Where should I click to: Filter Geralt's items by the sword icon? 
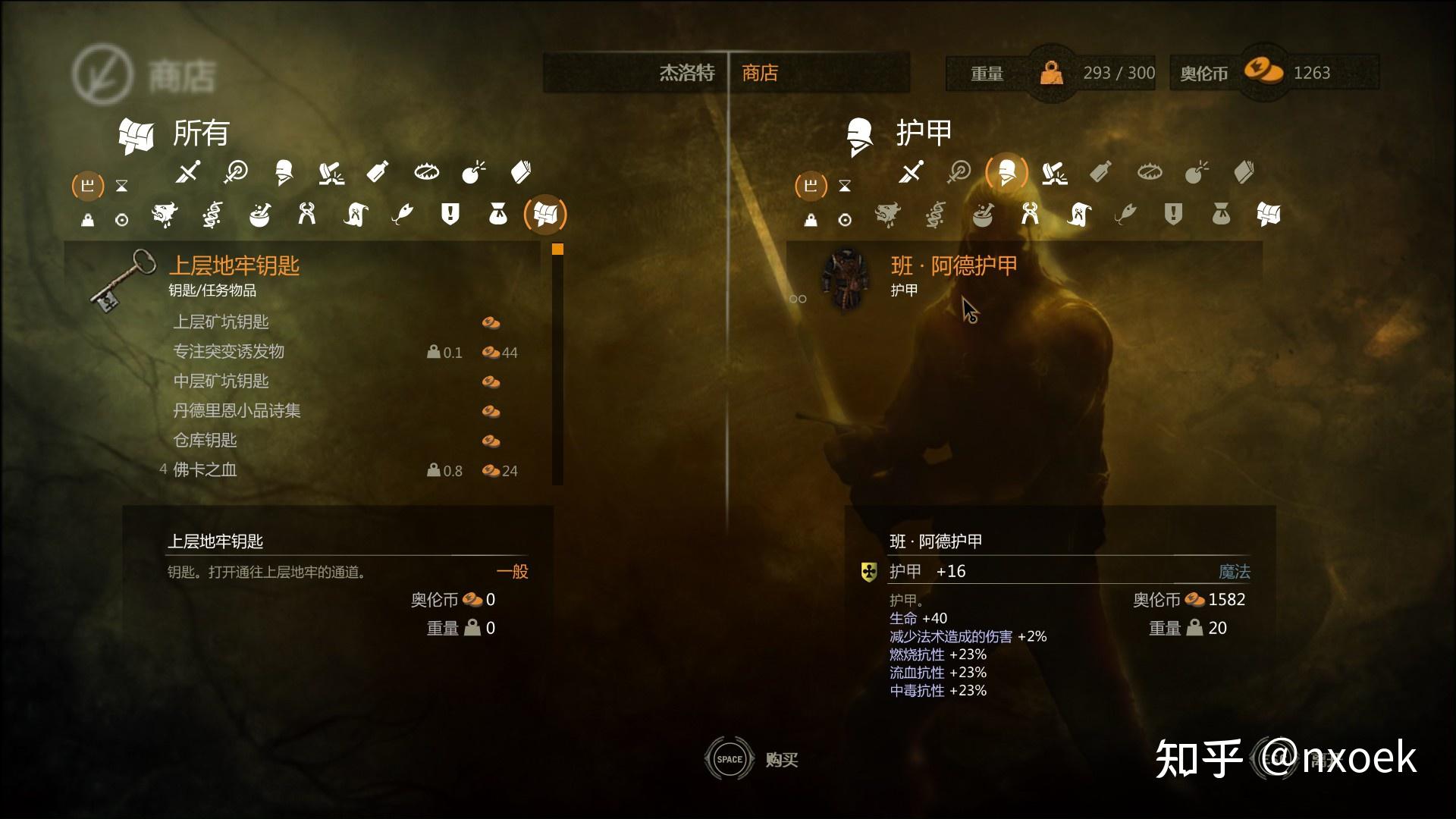tap(187, 173)
